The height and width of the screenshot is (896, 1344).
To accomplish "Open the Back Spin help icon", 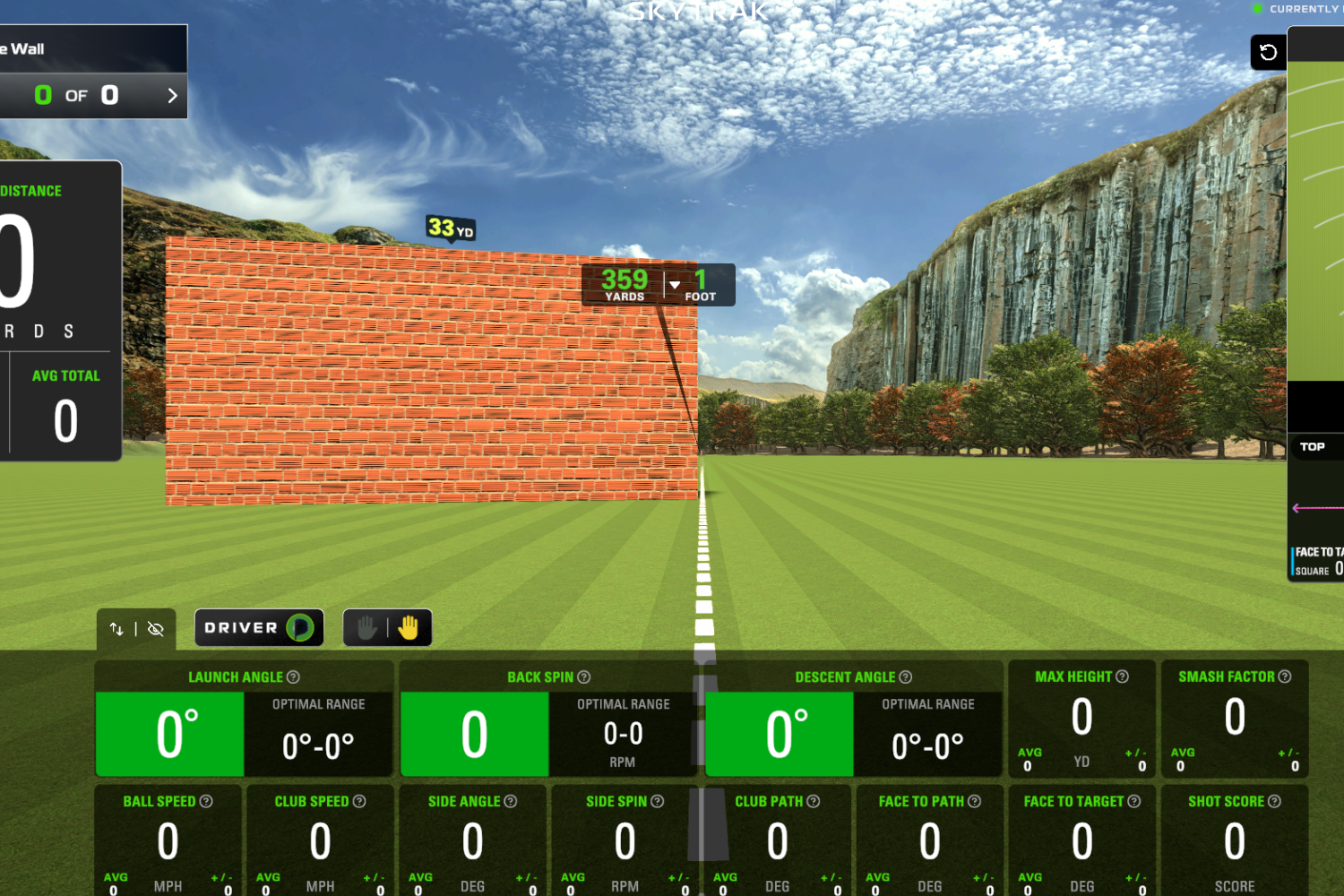I will (583, 676).
